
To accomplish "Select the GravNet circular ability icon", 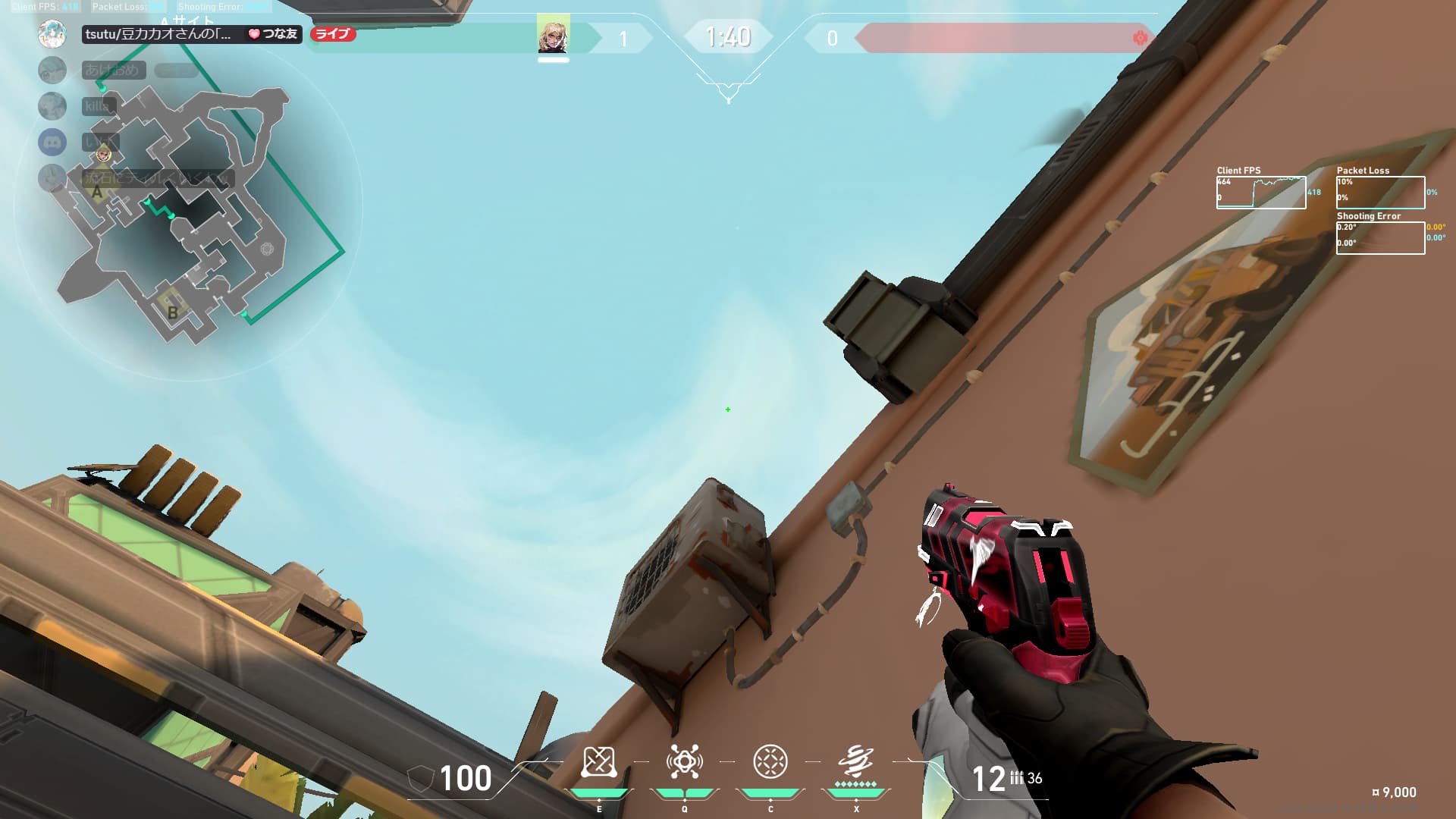I will click(770, 762).
